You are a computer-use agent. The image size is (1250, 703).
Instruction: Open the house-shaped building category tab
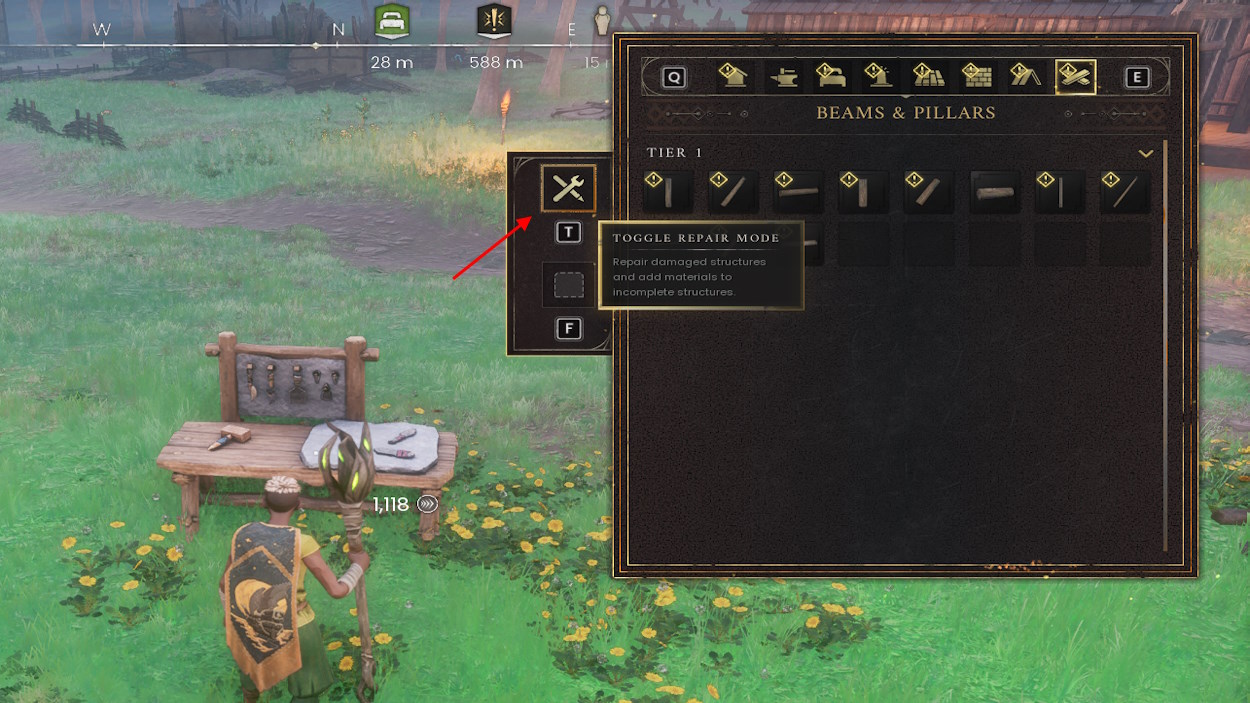pos(735,77)
